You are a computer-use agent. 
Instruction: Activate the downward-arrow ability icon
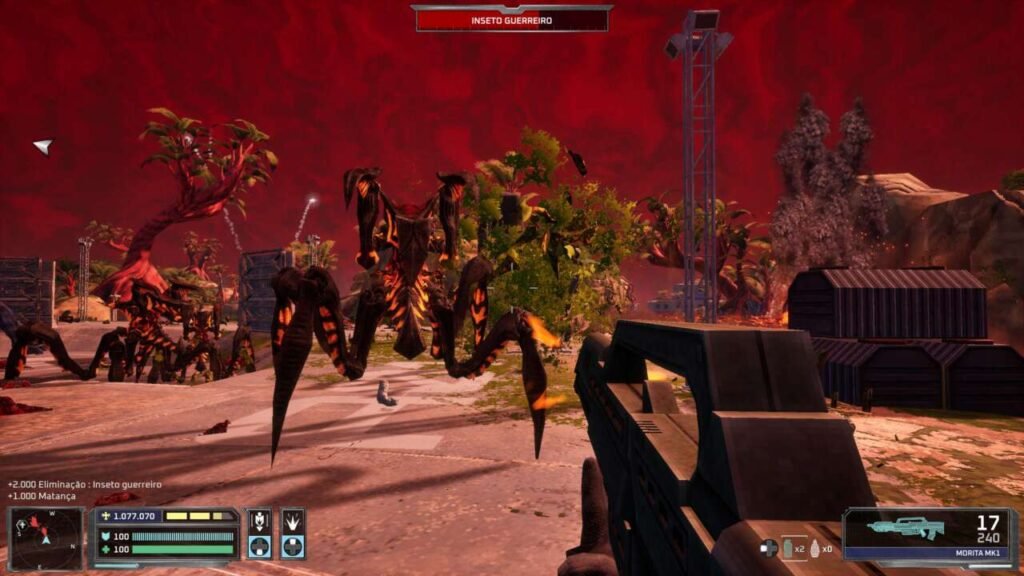click(260, 521)
